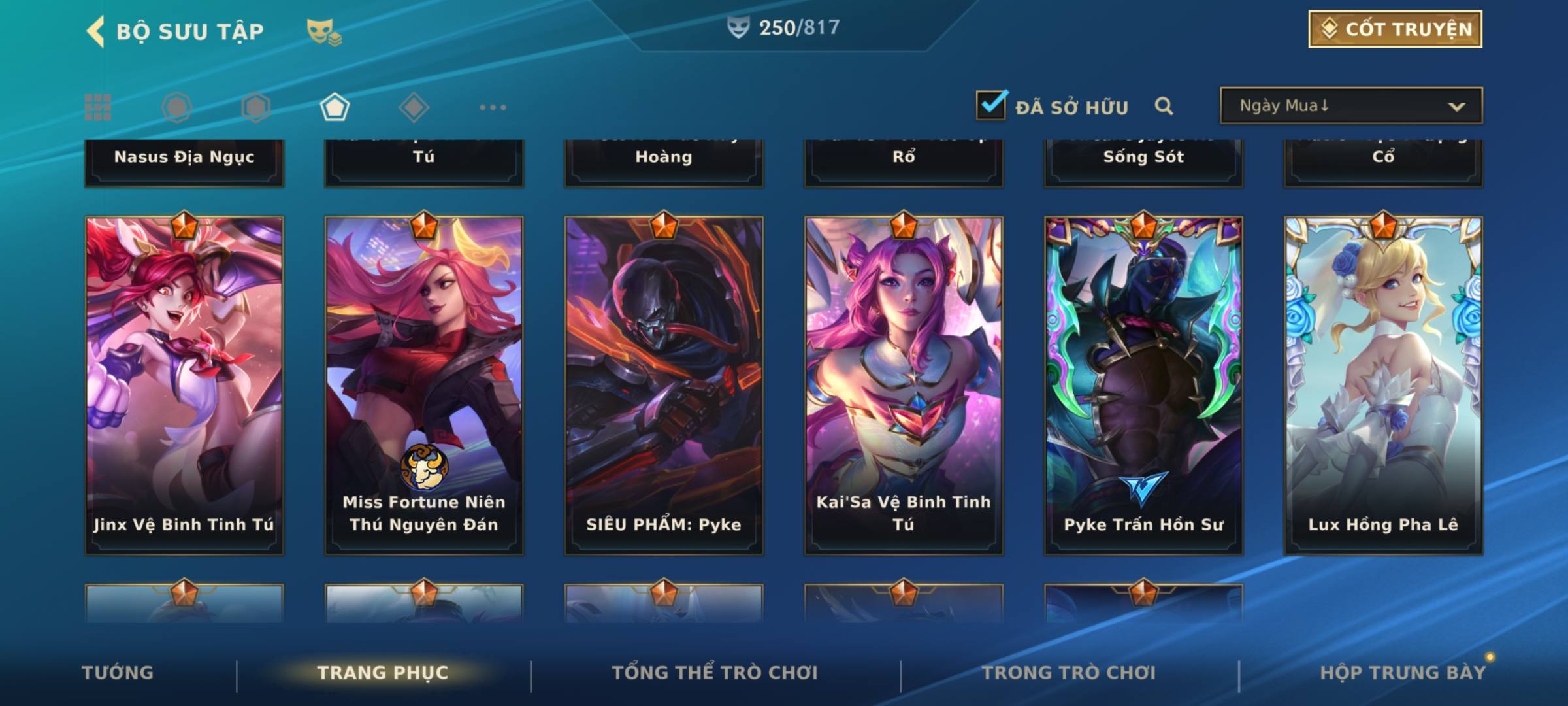
Task: Select the all-skins grid filter
Action: [x=98, y=107]
